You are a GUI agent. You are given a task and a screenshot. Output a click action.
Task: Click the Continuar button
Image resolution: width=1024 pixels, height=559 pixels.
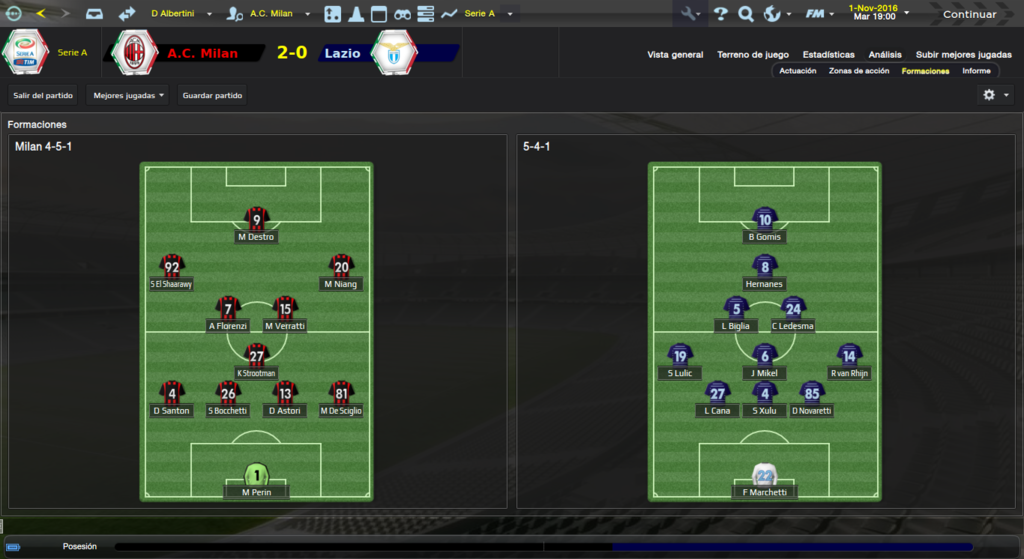969,14
